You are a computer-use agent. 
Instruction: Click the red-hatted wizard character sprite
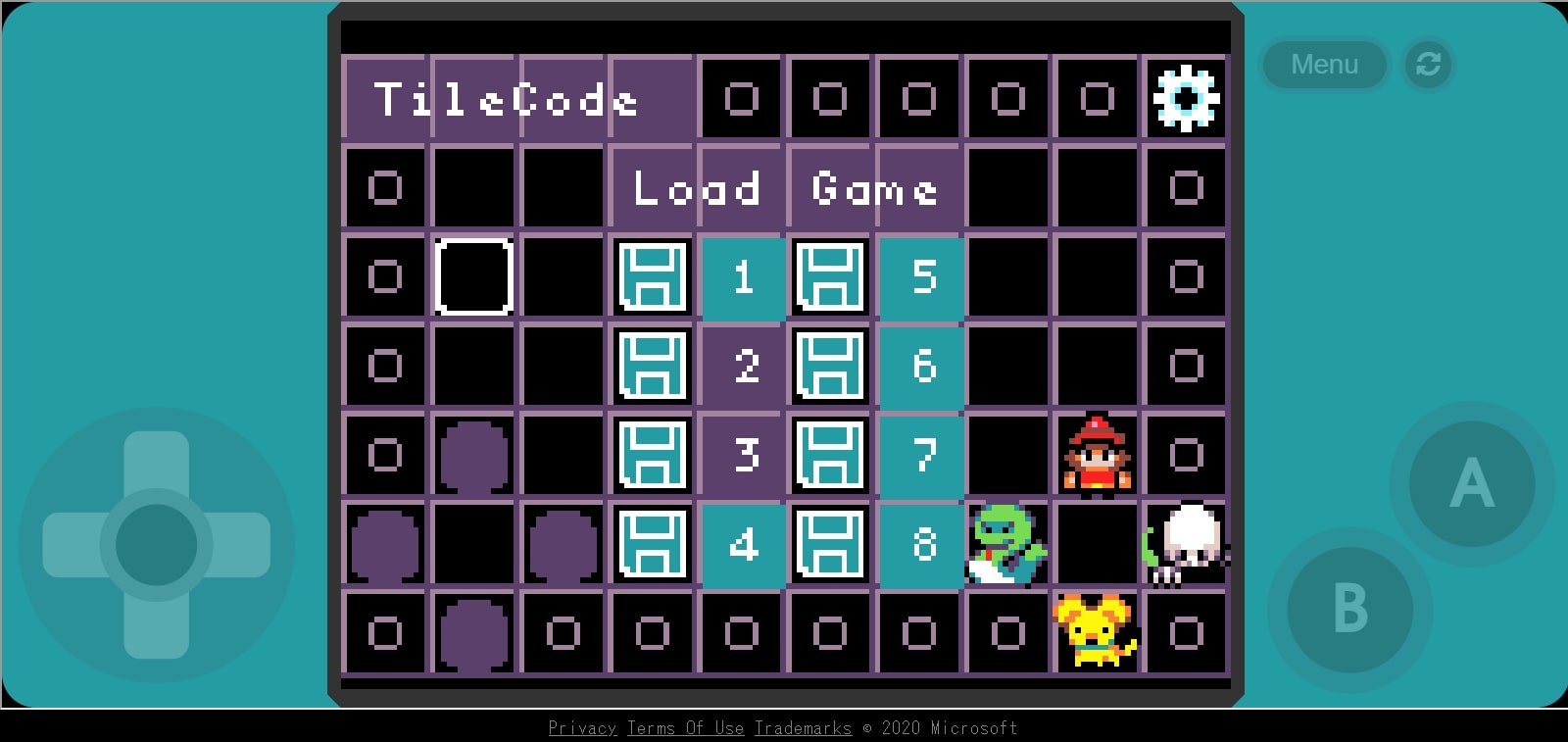(1098, 456)
